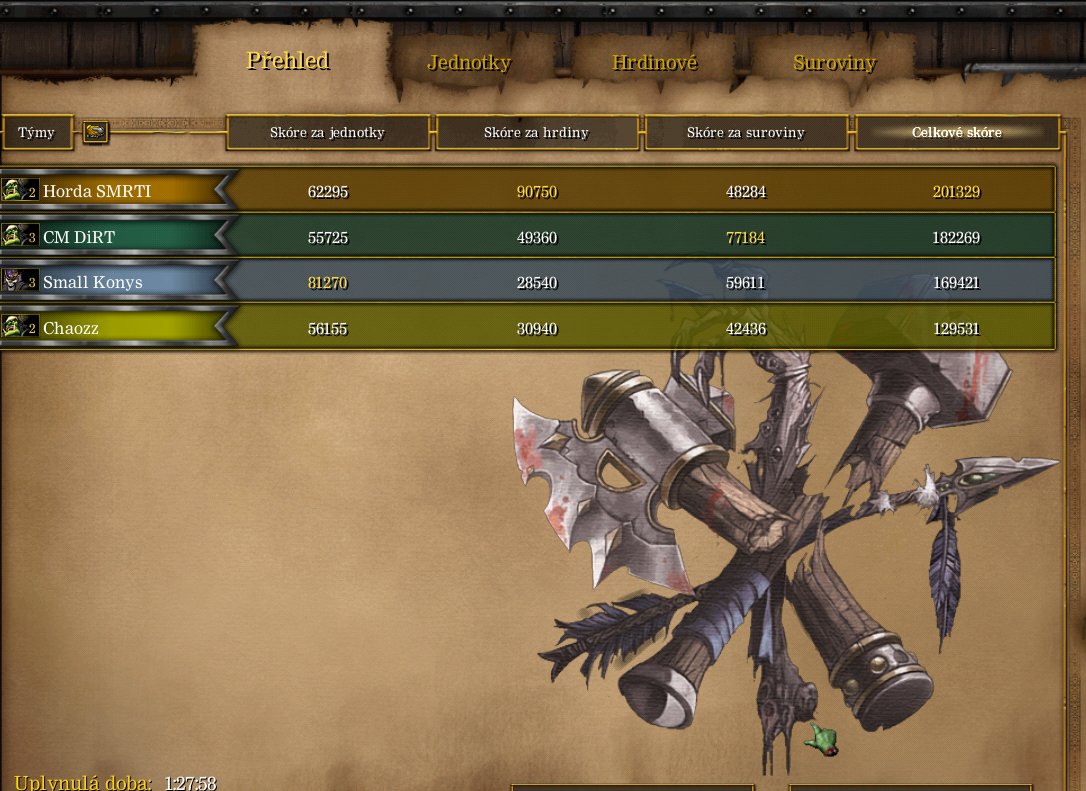Image resolution: width=1086 pixels, height=791 pixels.
Task: Sort by Skóre za jednotky
Action: (327, 133)
